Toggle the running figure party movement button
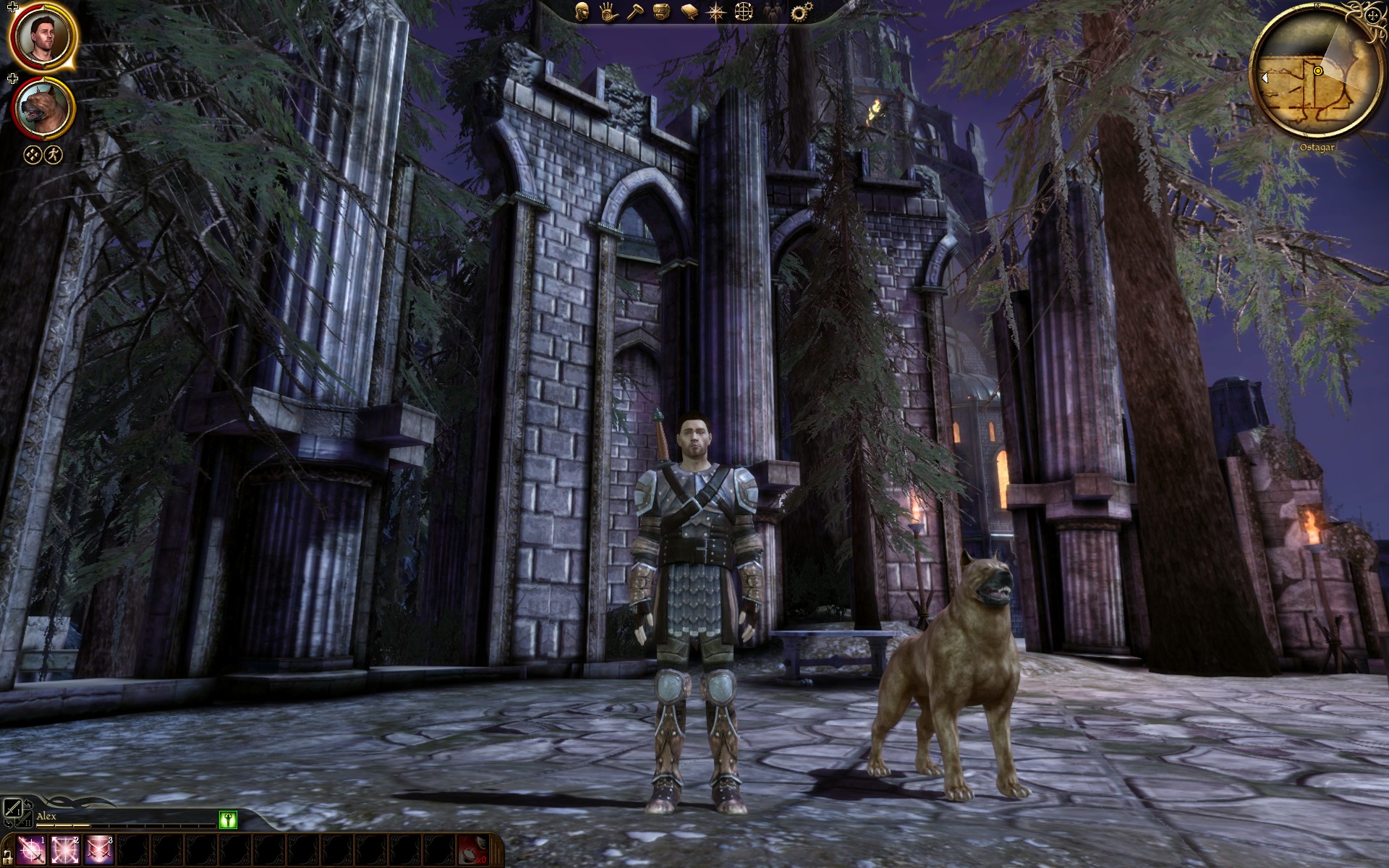This screenshot has width=1389, height=868. coord(54,154)
